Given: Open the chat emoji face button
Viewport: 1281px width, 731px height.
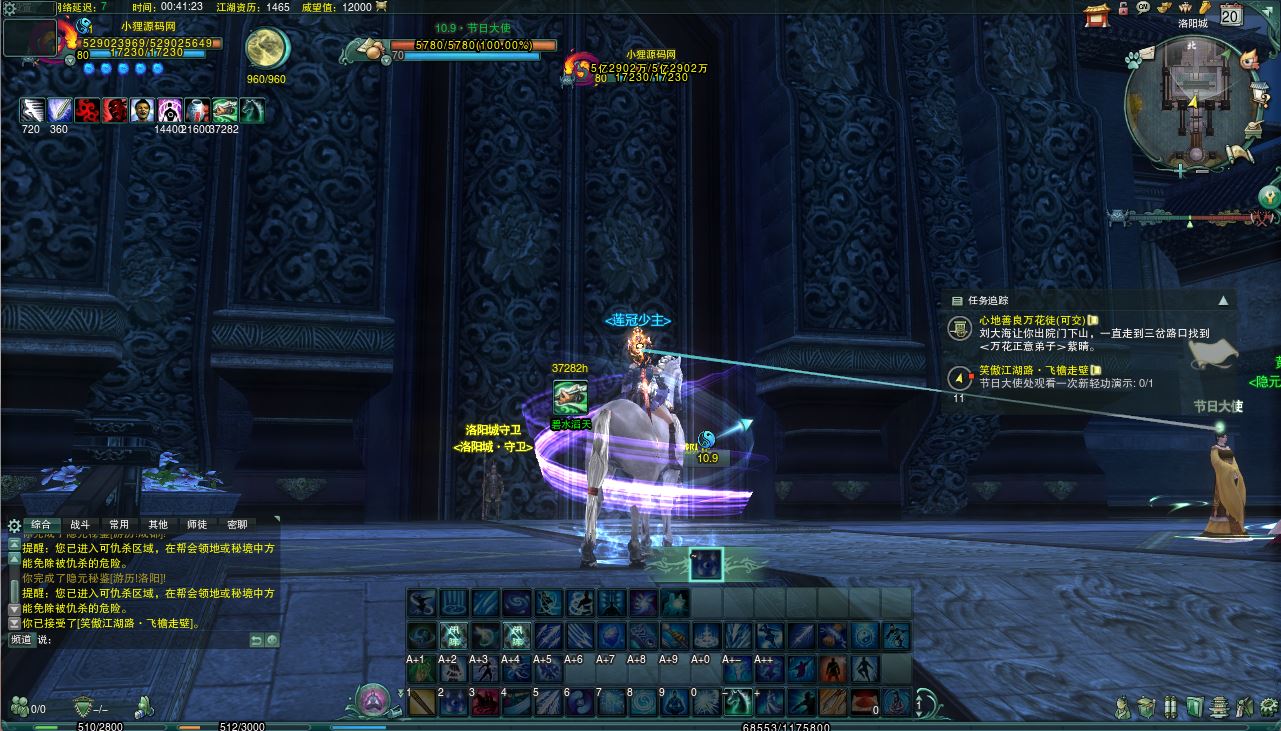Looking at the screenshot, I should click(272, 640).
